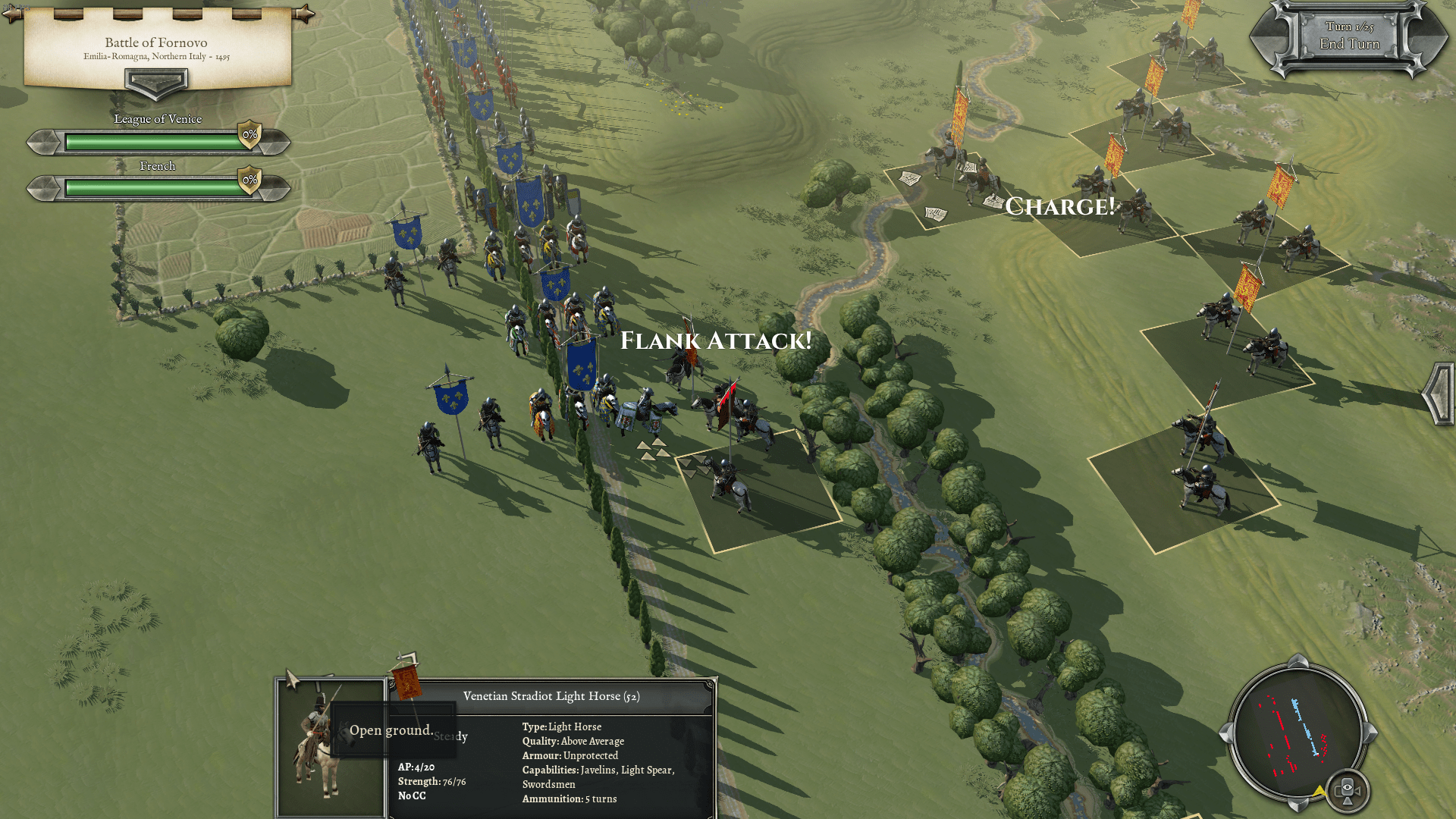Viewport: 1456px width, 819px height.
Task: End the current turn
Action: [x=1349, y=44]
